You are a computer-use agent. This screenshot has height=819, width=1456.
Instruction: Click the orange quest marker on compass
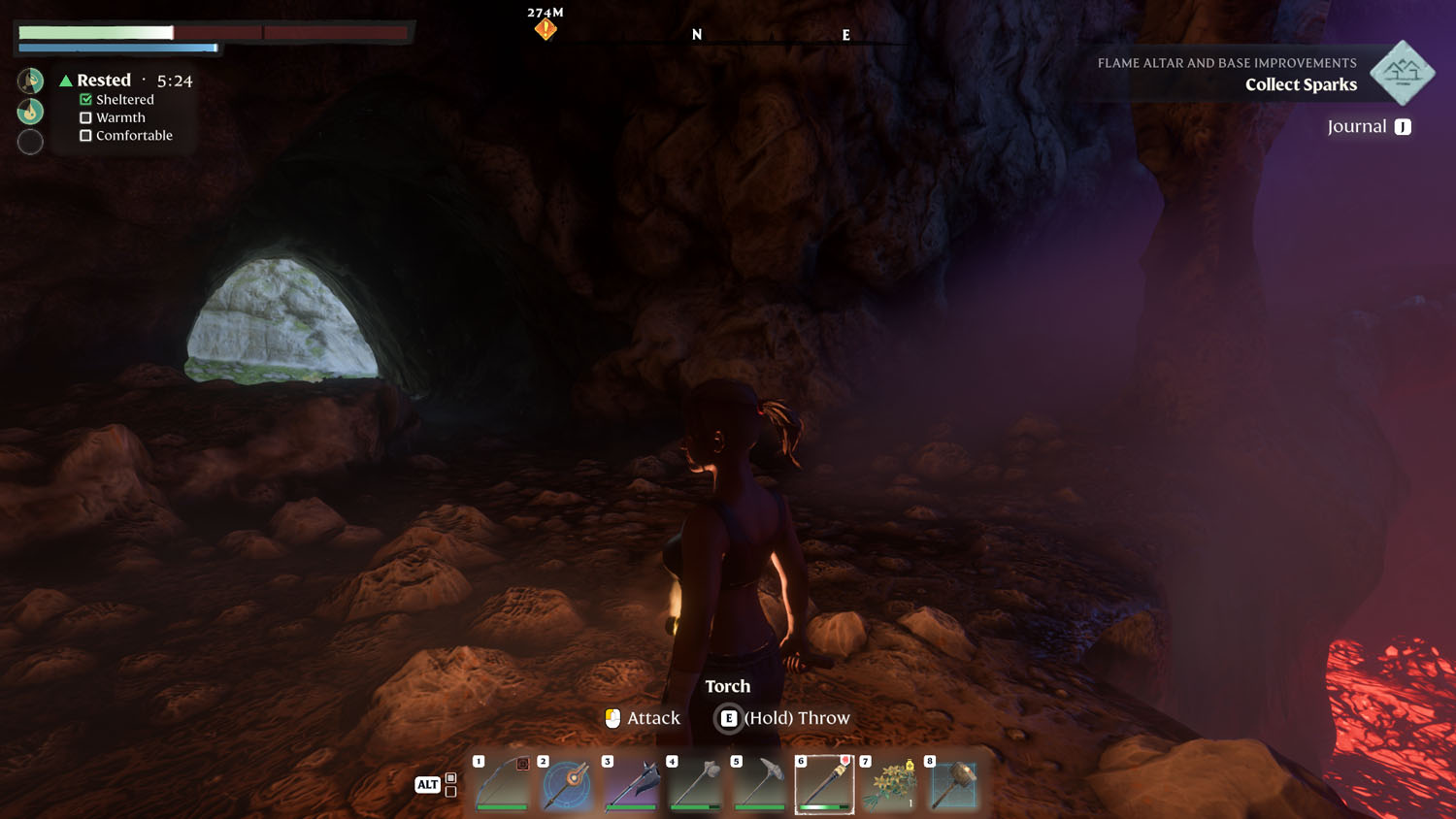pyautogui.click(x=546, y=29)
